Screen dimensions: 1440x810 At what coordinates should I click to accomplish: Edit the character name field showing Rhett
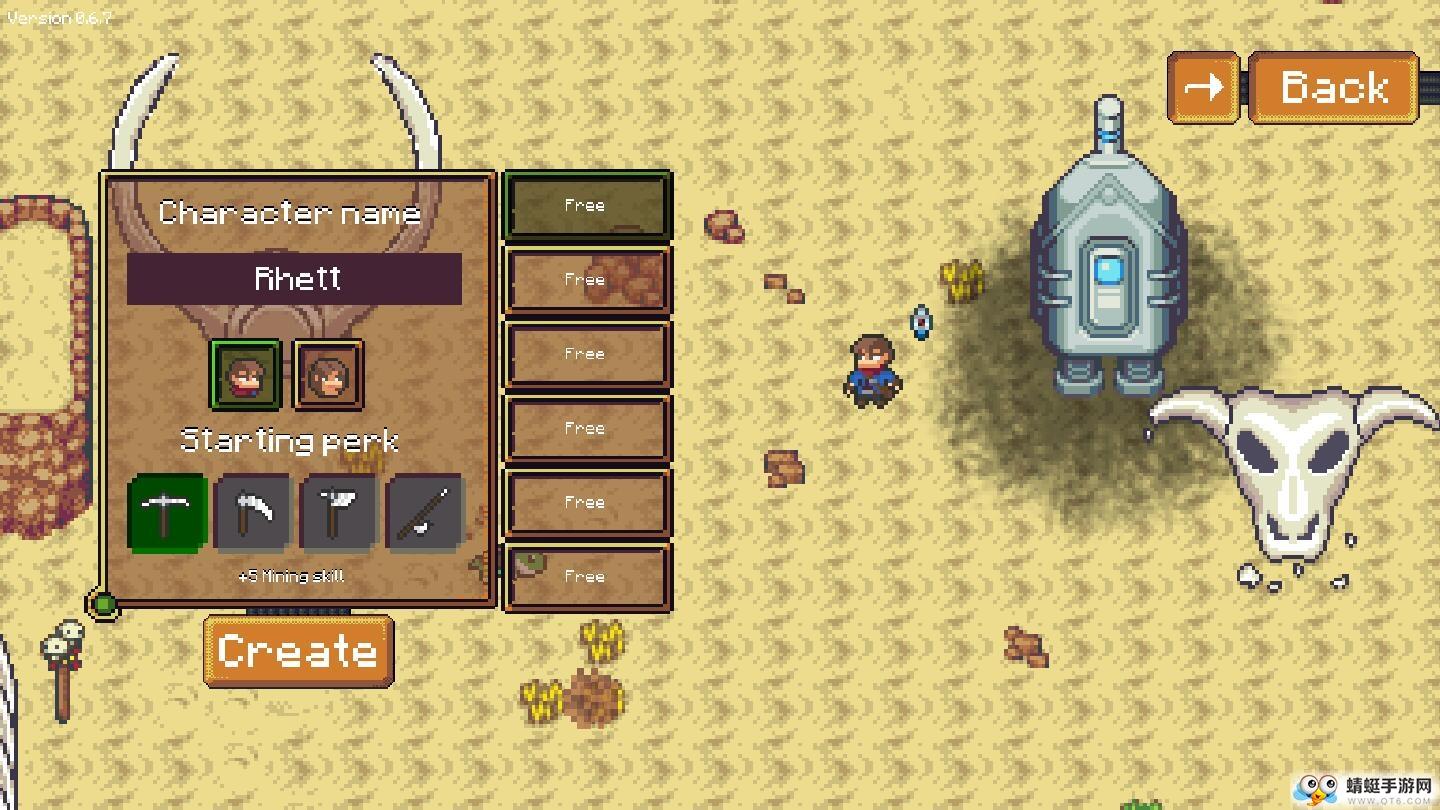pos(294,278)
